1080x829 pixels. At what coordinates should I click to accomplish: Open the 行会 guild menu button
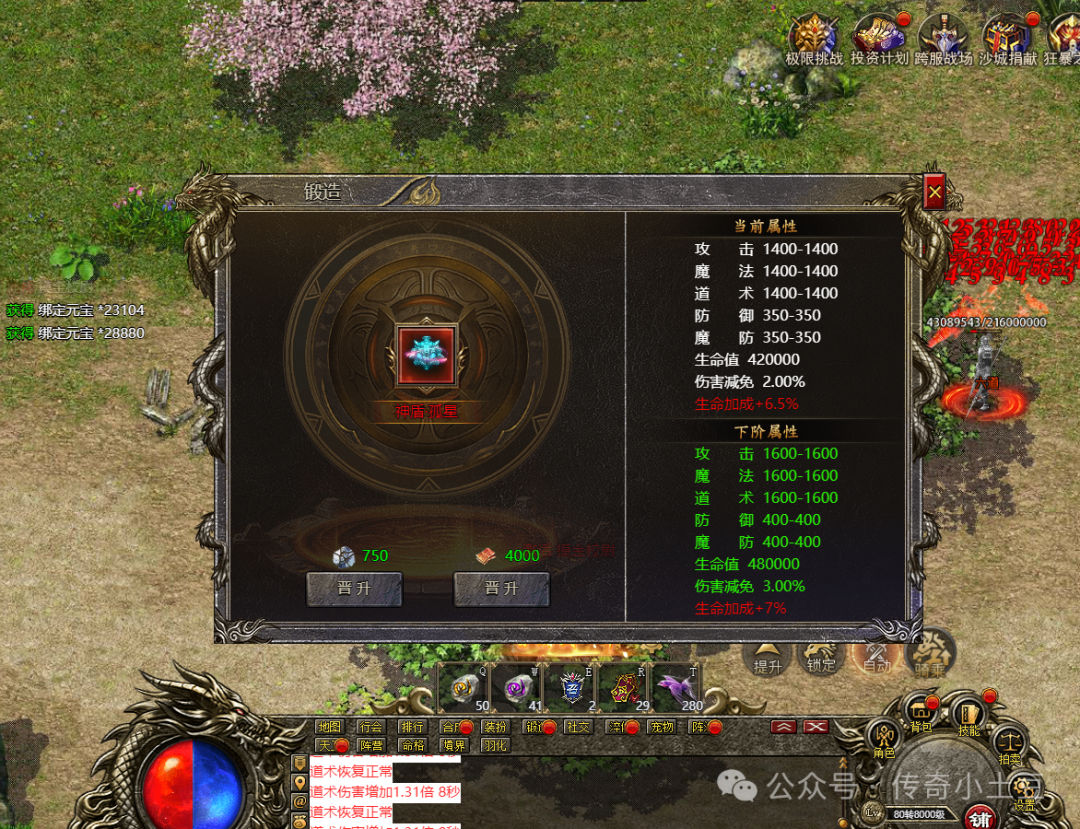coord(370,727)
